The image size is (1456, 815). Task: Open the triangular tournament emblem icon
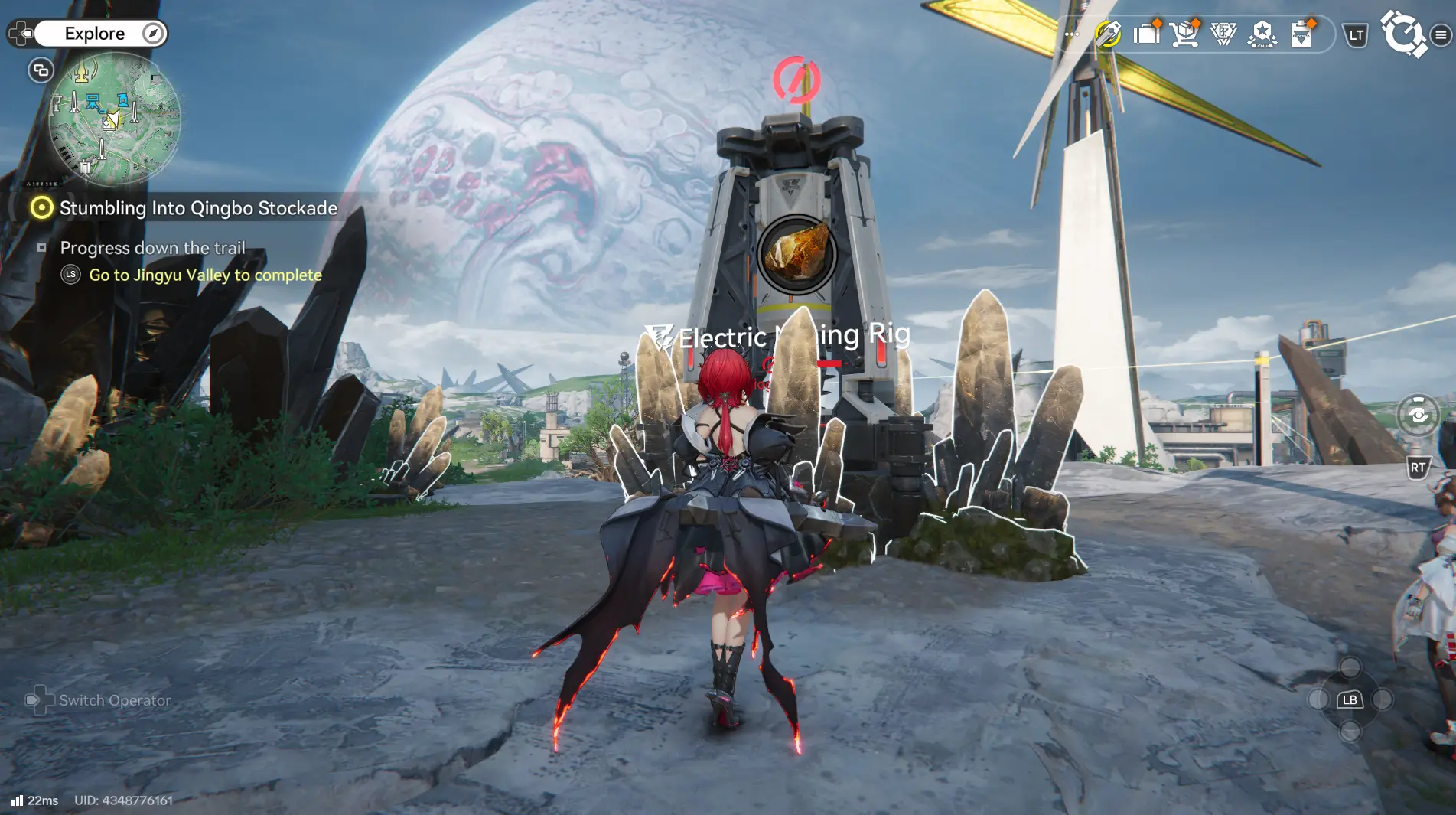[1223, 34]
